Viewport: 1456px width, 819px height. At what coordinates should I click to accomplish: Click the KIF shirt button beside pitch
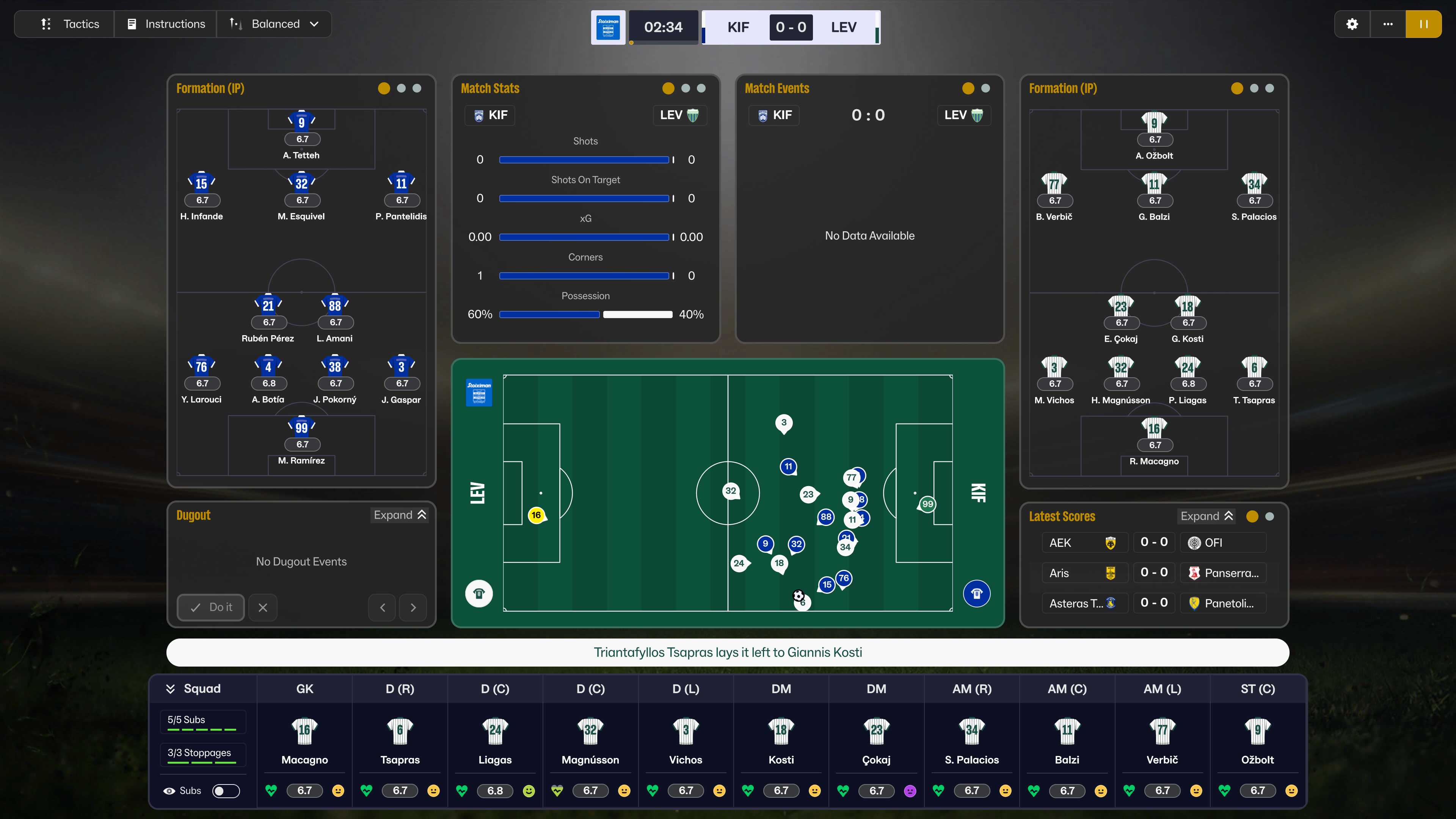pyautogui.click(x=976, y=593)
